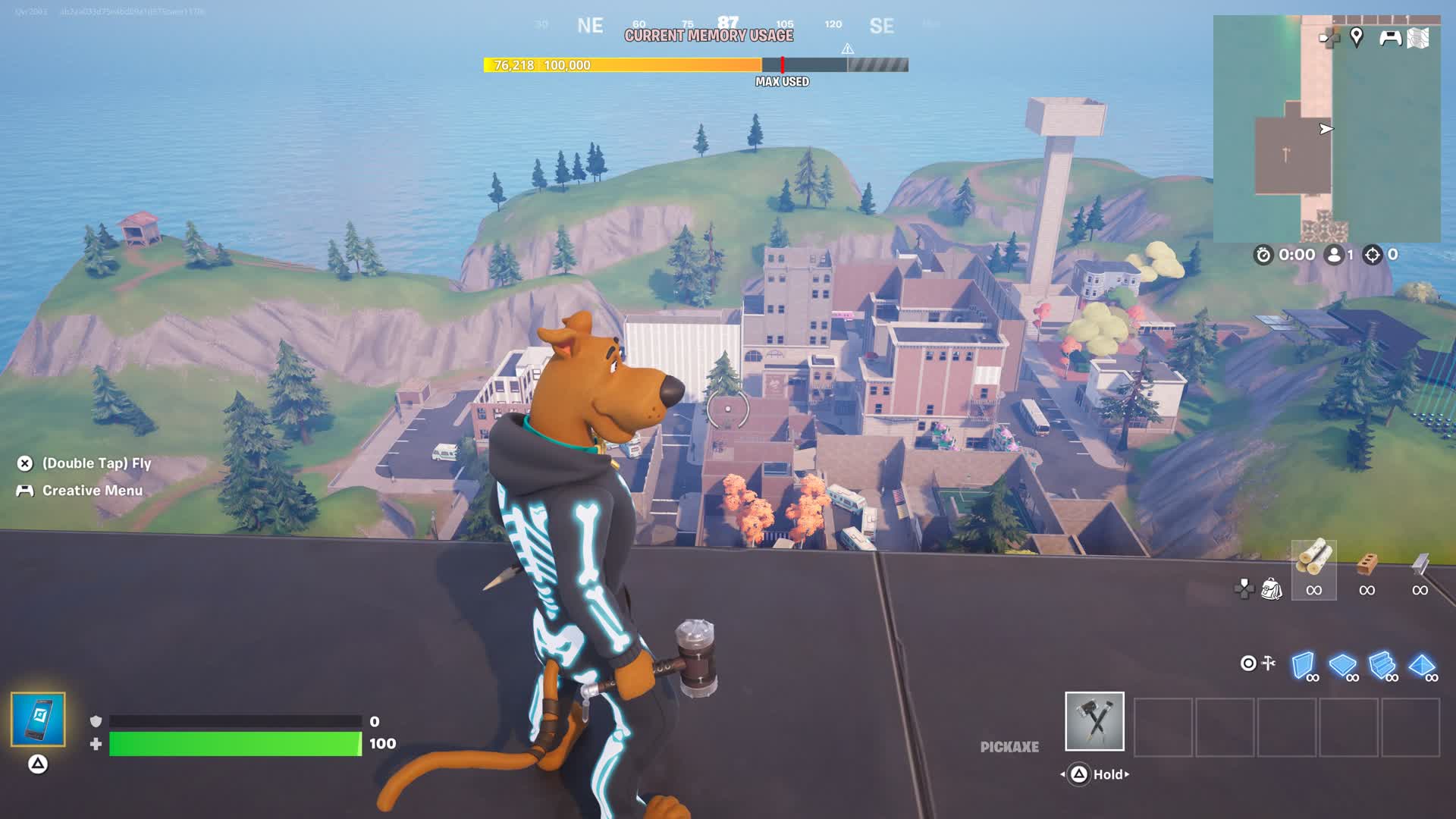Viewport: 1456px width, 819px height.
Task: Pick the stairs building piece
Action: coord(1382,665)
